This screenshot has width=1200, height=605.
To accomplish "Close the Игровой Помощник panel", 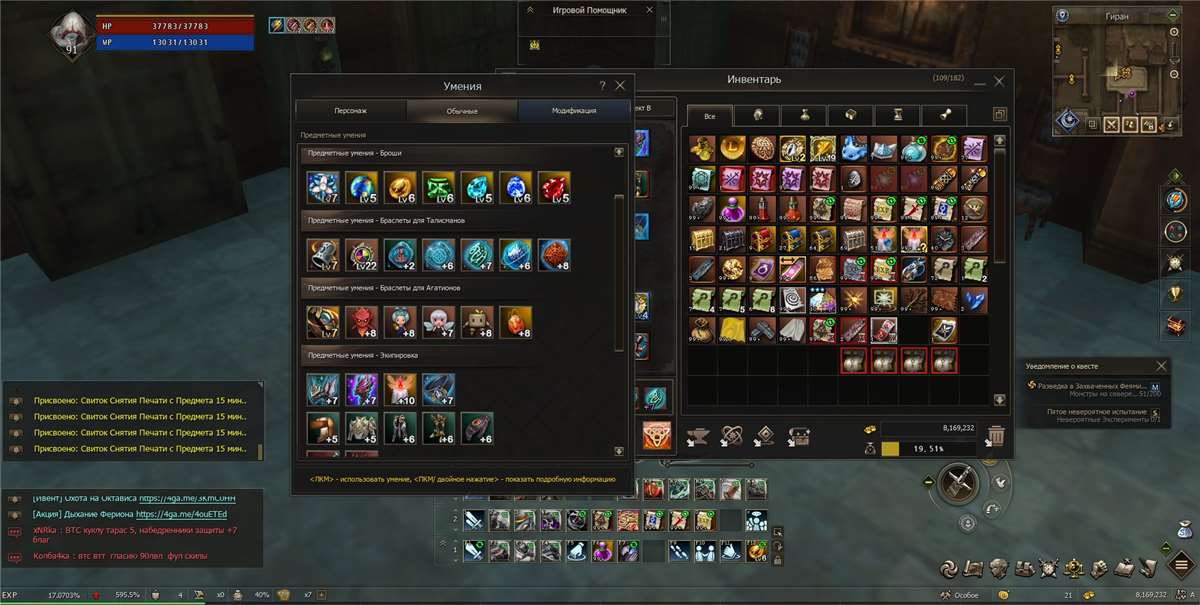I will pyautogui.click(x=650, y=10).
